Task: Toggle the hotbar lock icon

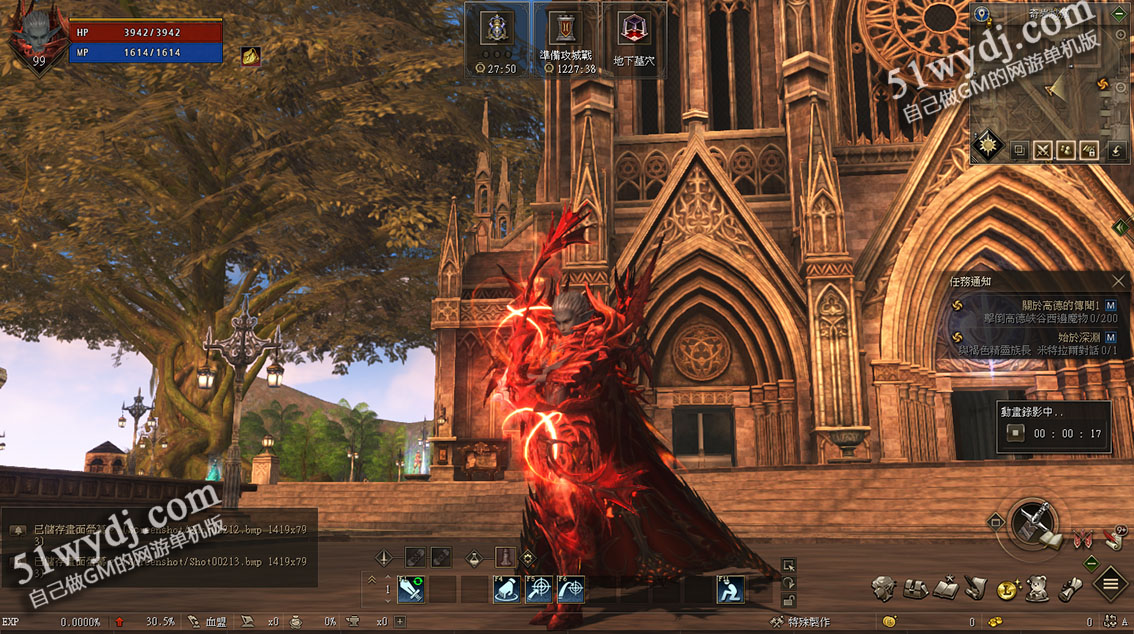Action: coord(789,600)
